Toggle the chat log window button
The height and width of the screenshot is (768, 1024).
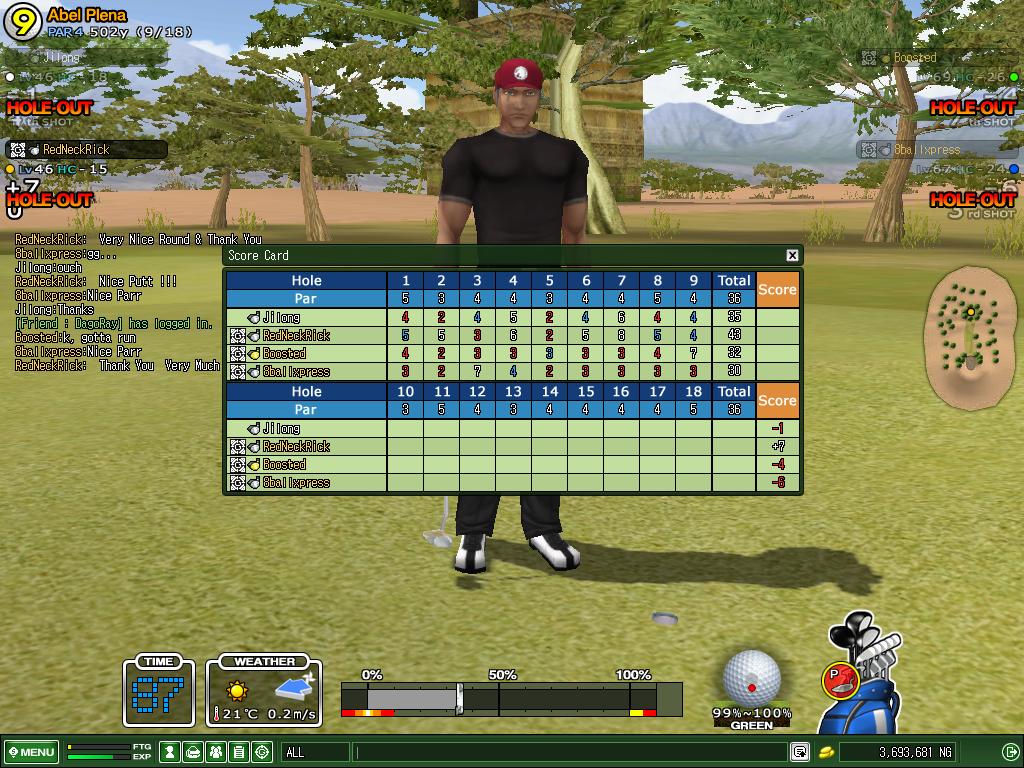(x=800, y=752)
